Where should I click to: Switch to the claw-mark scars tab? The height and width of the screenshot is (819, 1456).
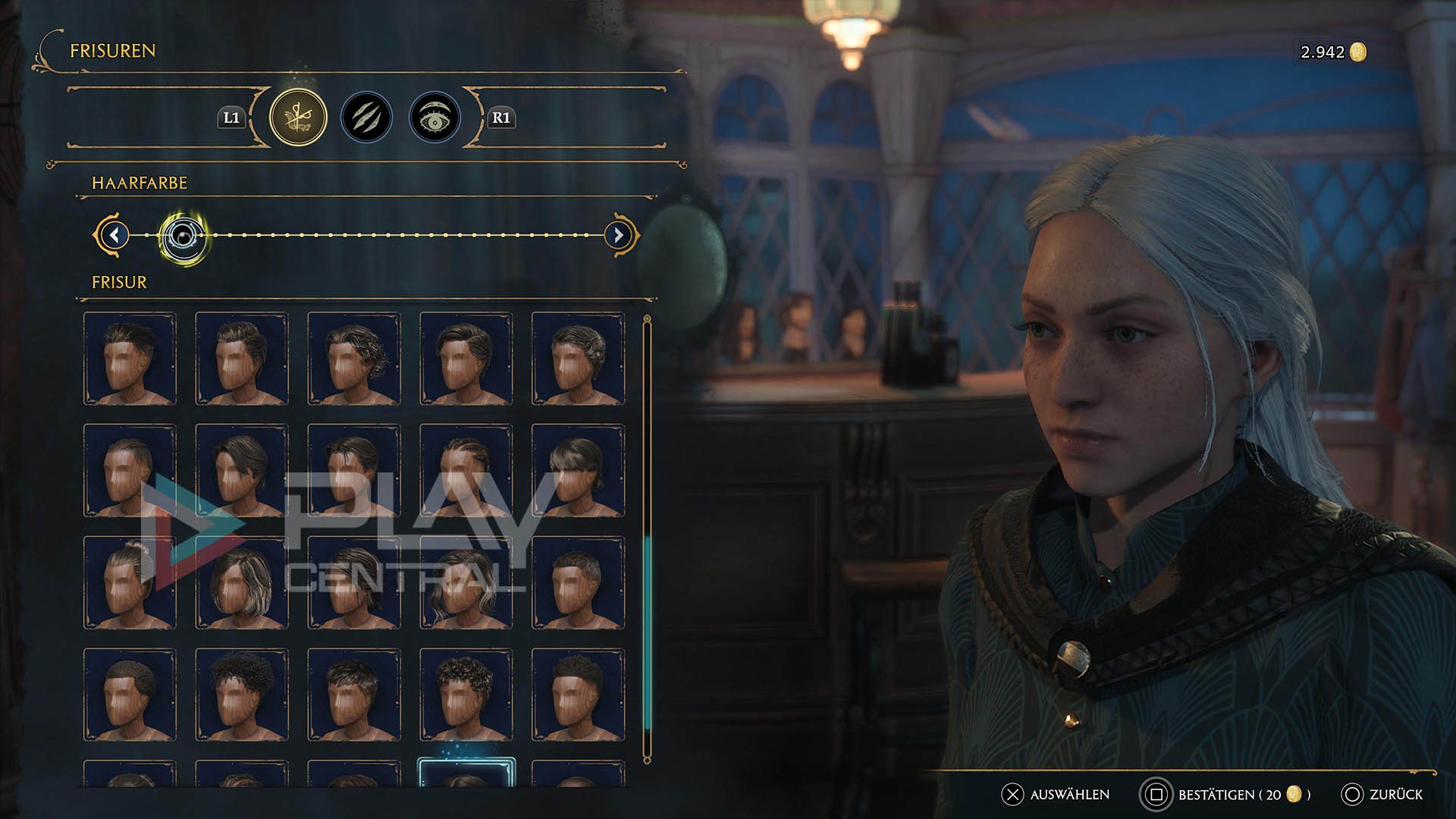[366, 118]
